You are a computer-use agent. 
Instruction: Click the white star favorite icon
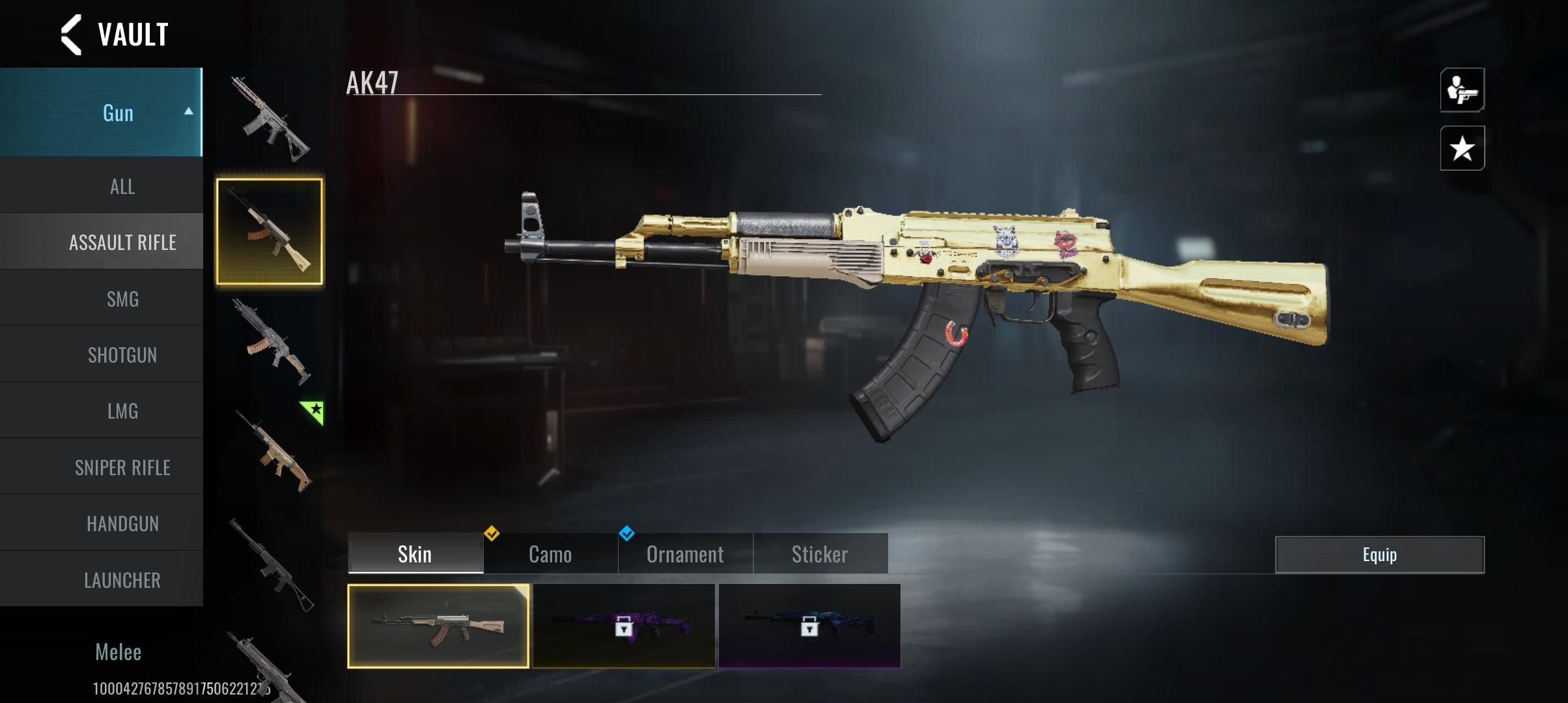pos(1462,148)
